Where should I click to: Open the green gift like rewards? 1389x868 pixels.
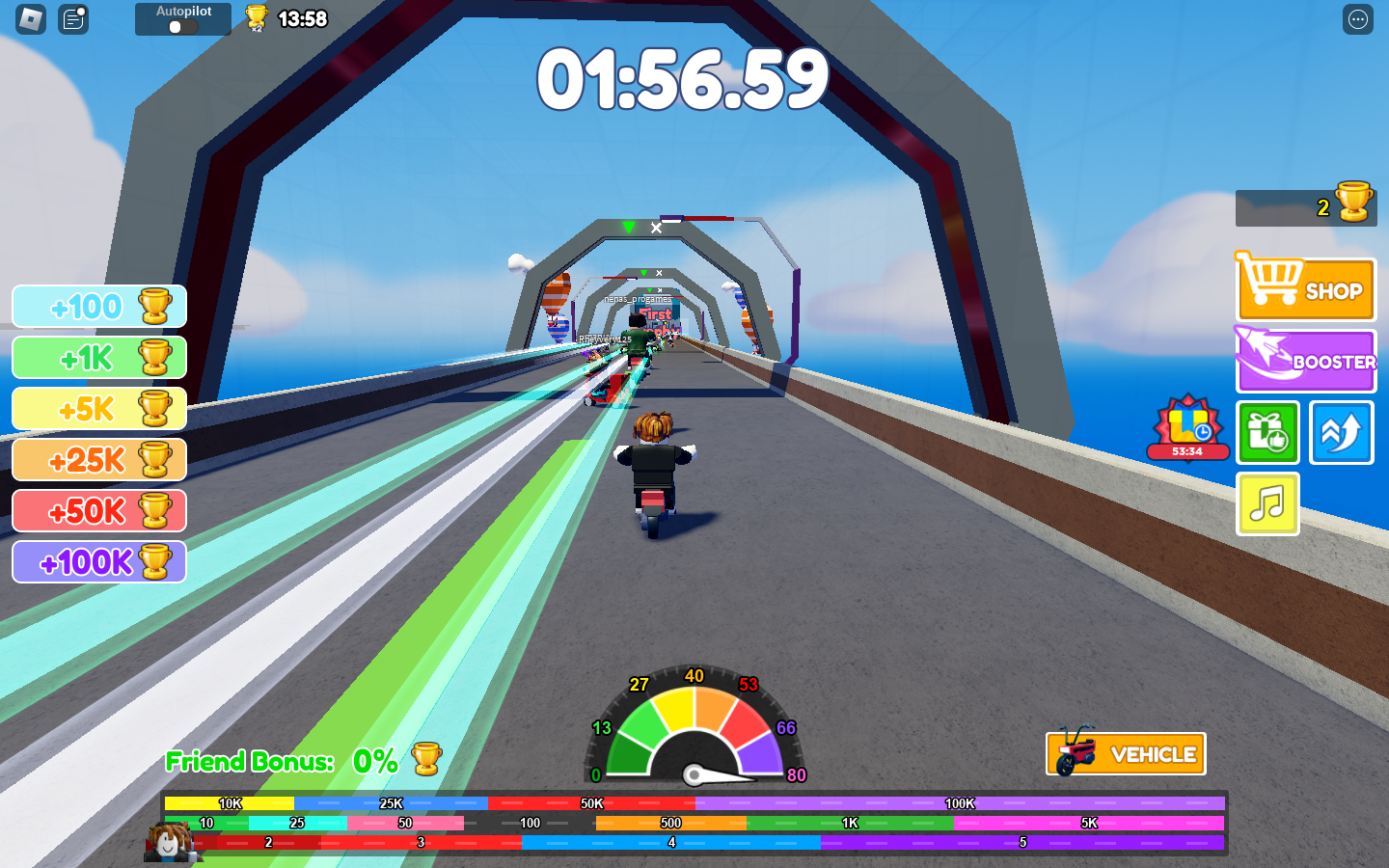click(x=1267, y=433)
